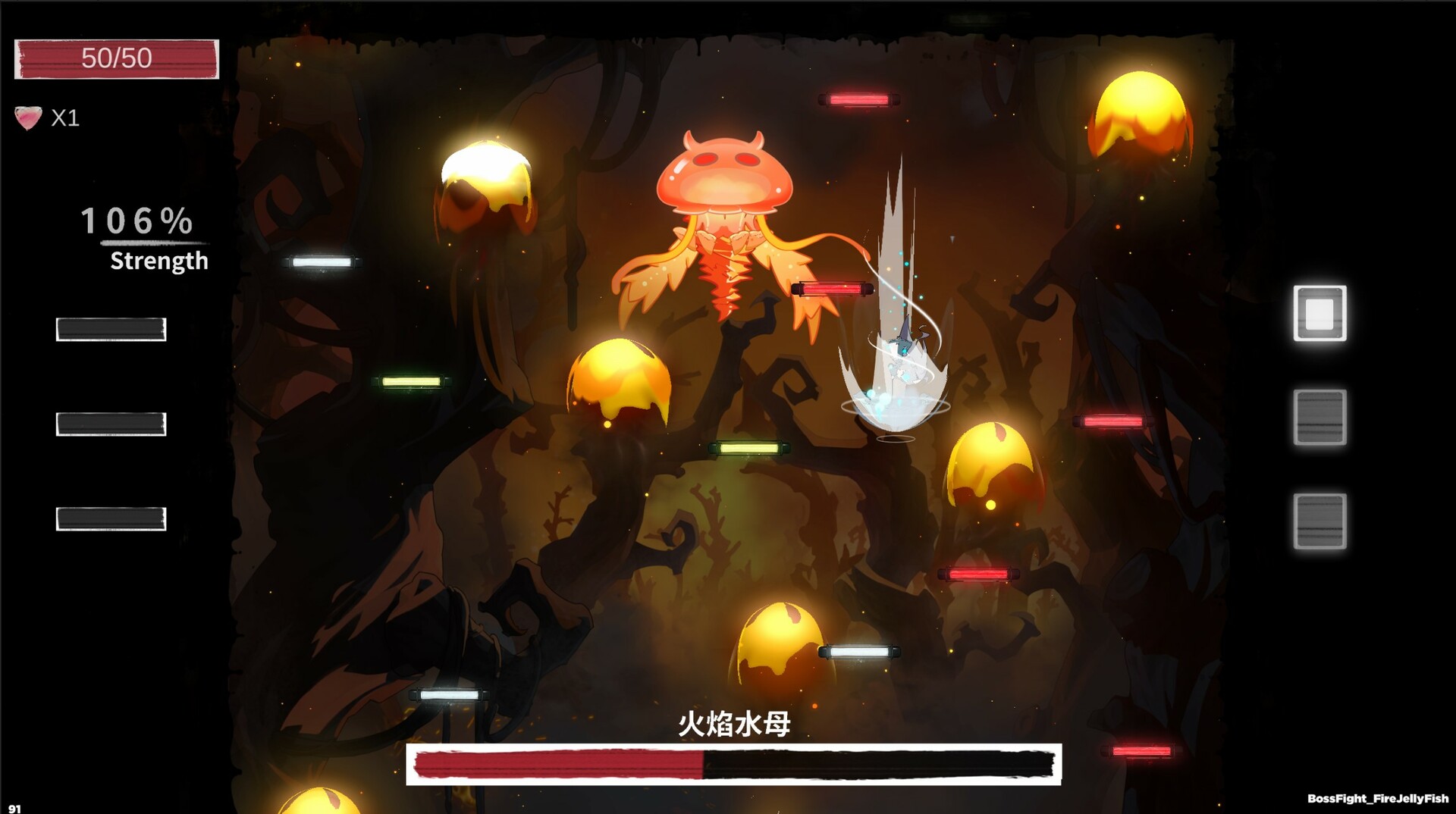
Task: Select the heart life counter icon
Action: coord(27,117)
